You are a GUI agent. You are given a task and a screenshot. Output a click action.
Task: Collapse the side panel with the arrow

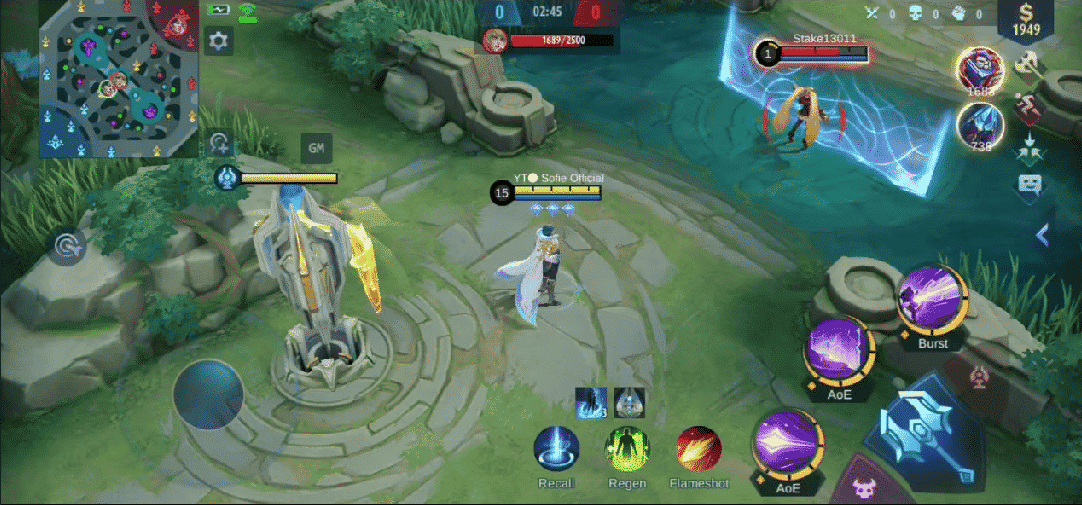pyautogui.click(x=1044, y=235)
